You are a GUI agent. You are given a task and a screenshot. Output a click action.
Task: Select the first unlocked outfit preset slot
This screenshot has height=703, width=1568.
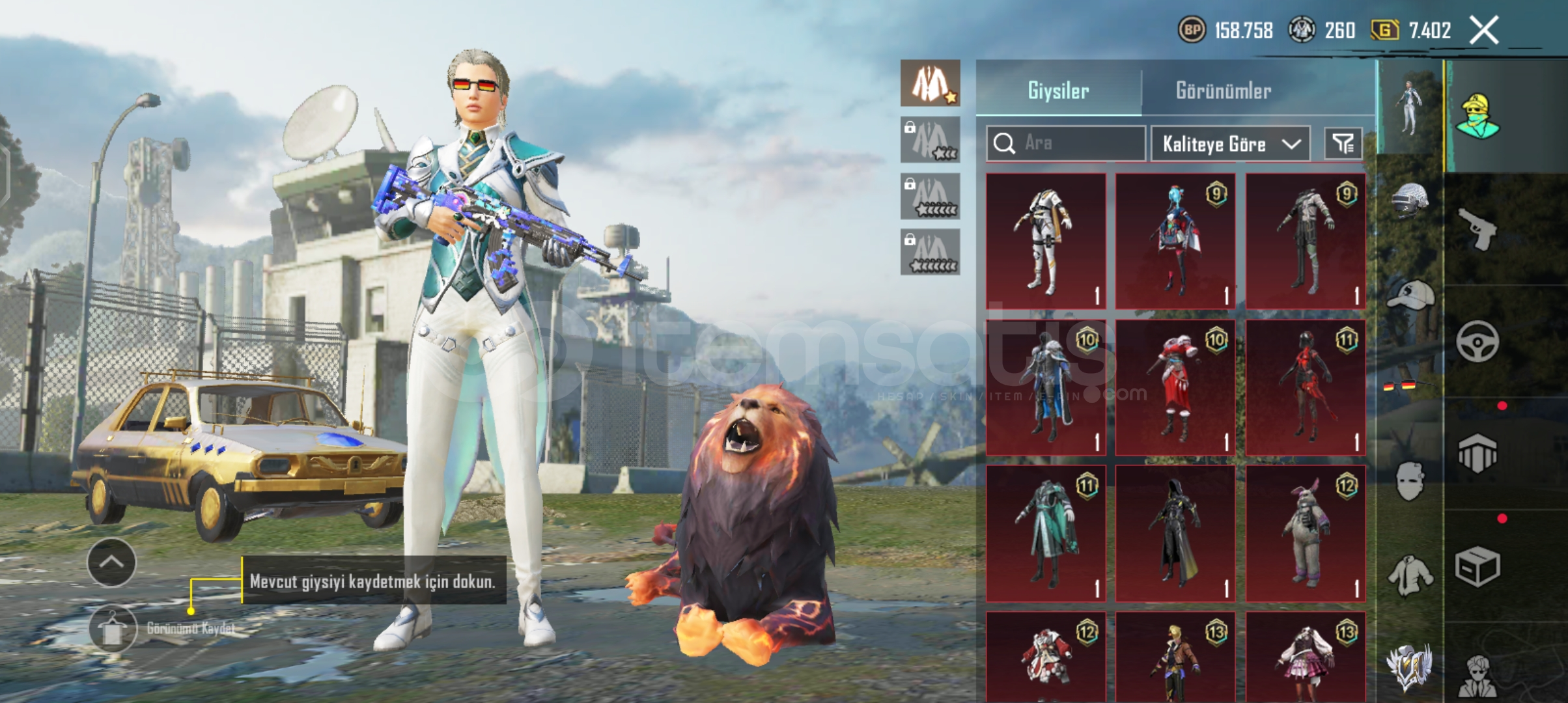930,83
